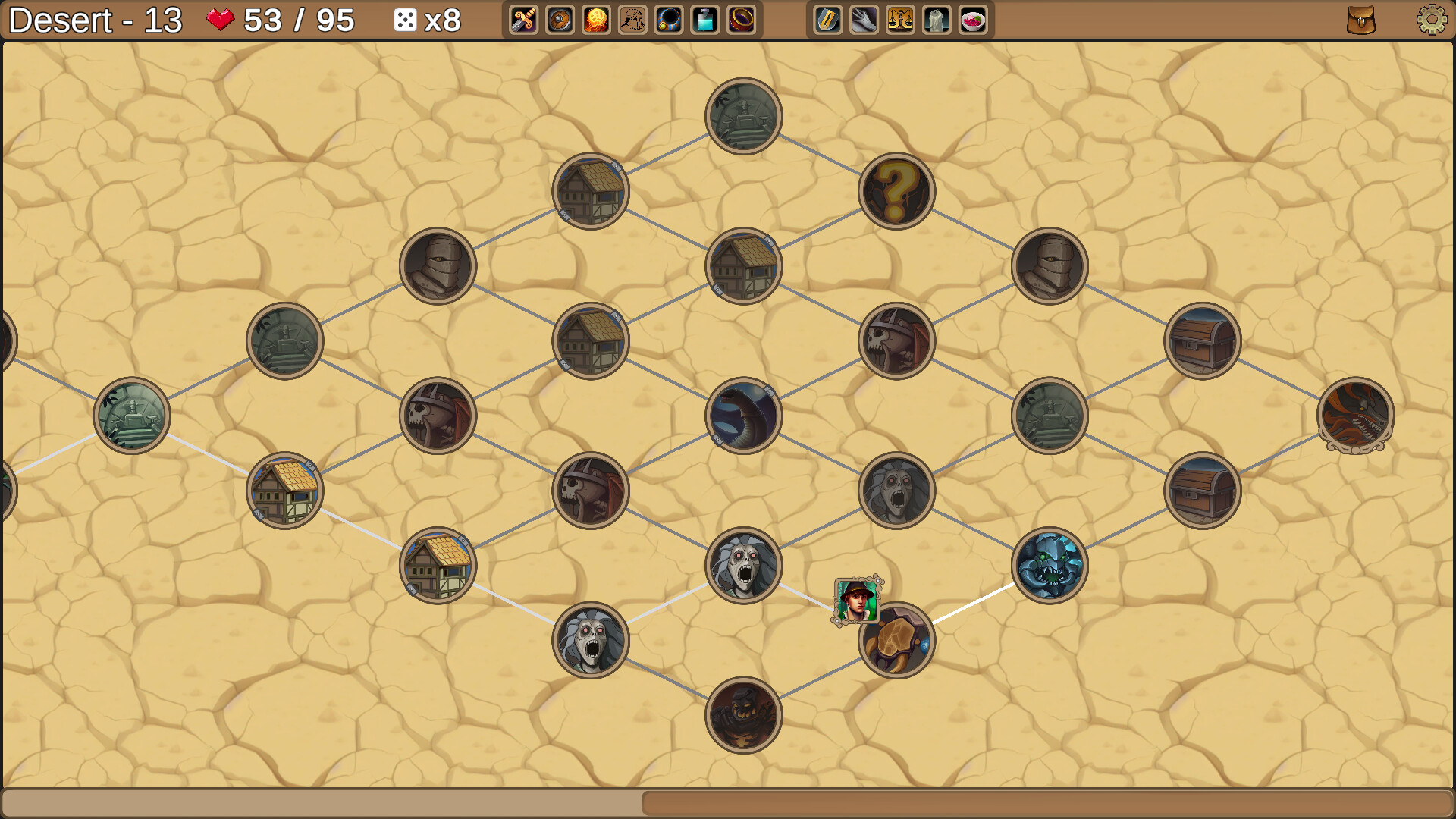
Task: Select the blue potion flask icon
Action: (705, 20)
